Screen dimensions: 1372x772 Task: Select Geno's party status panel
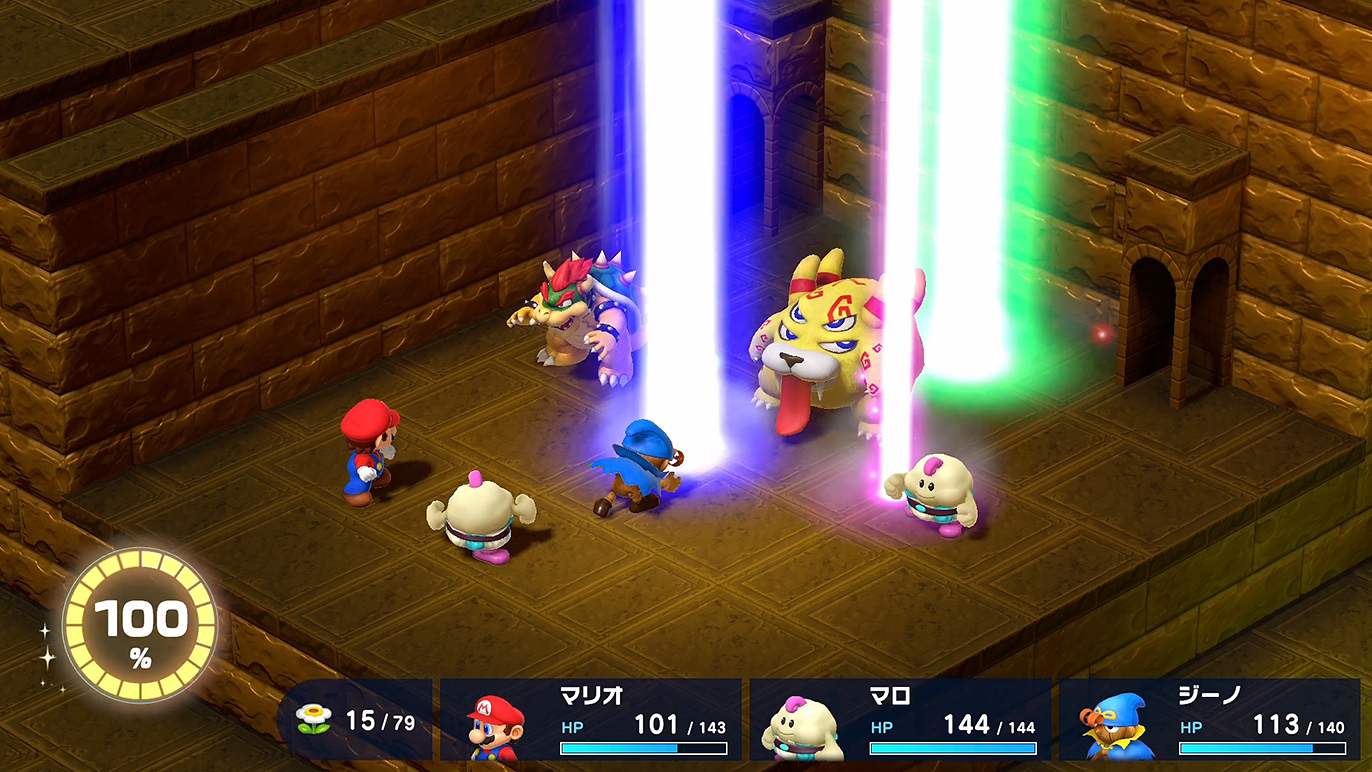pos(1210,720)
